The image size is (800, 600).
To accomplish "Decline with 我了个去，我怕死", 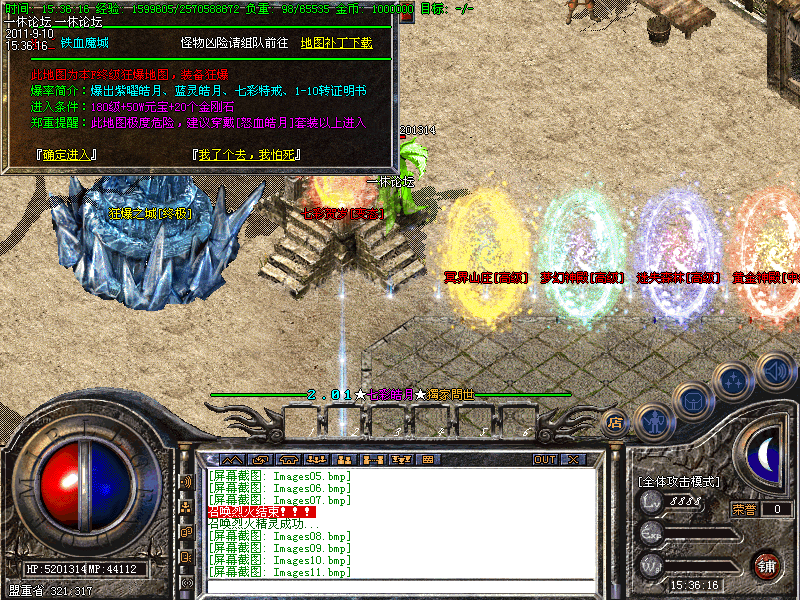I will click(x=245, y=155).
